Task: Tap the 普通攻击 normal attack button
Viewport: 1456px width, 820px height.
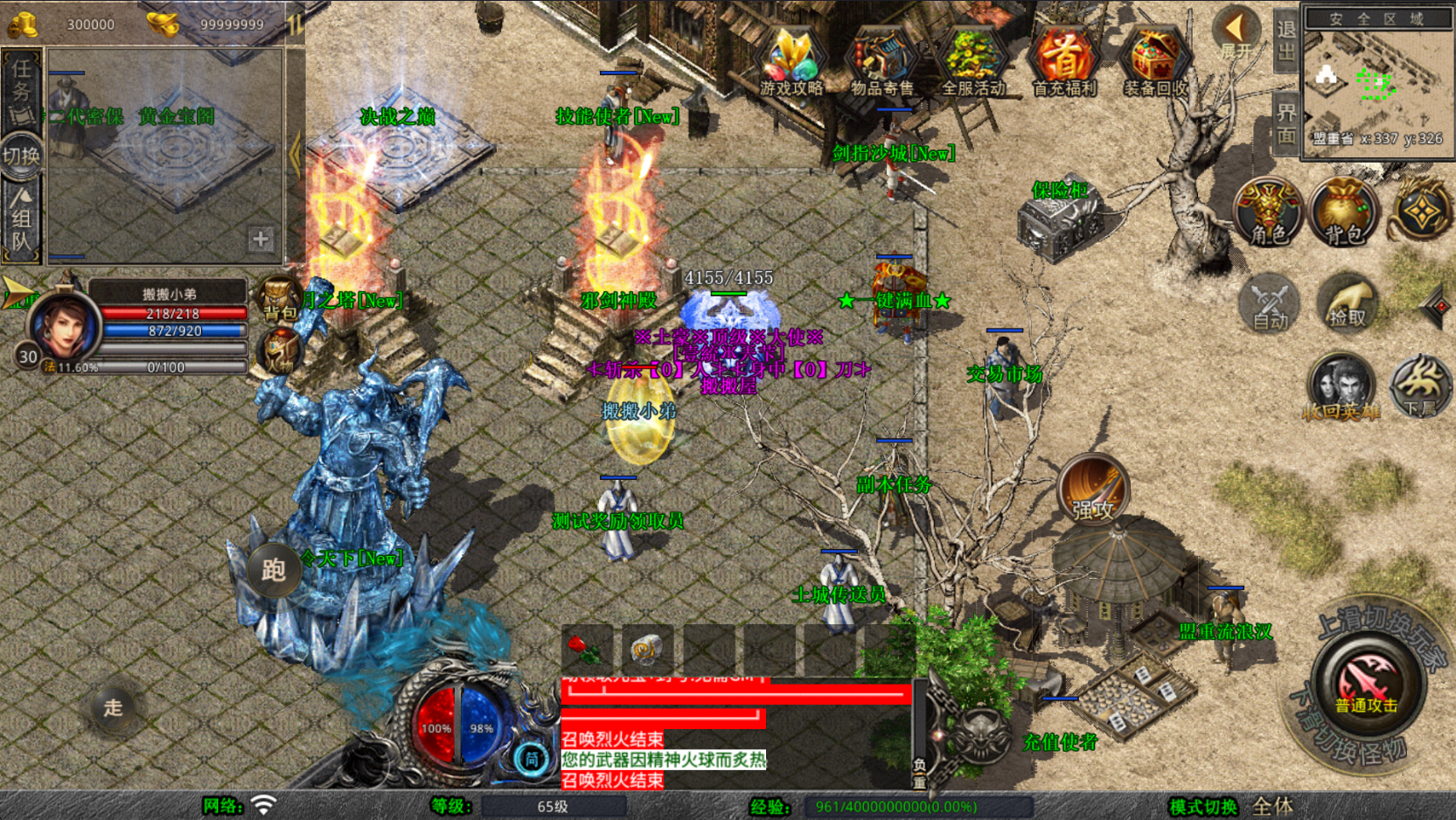Action: click(x=1368, y=686)
